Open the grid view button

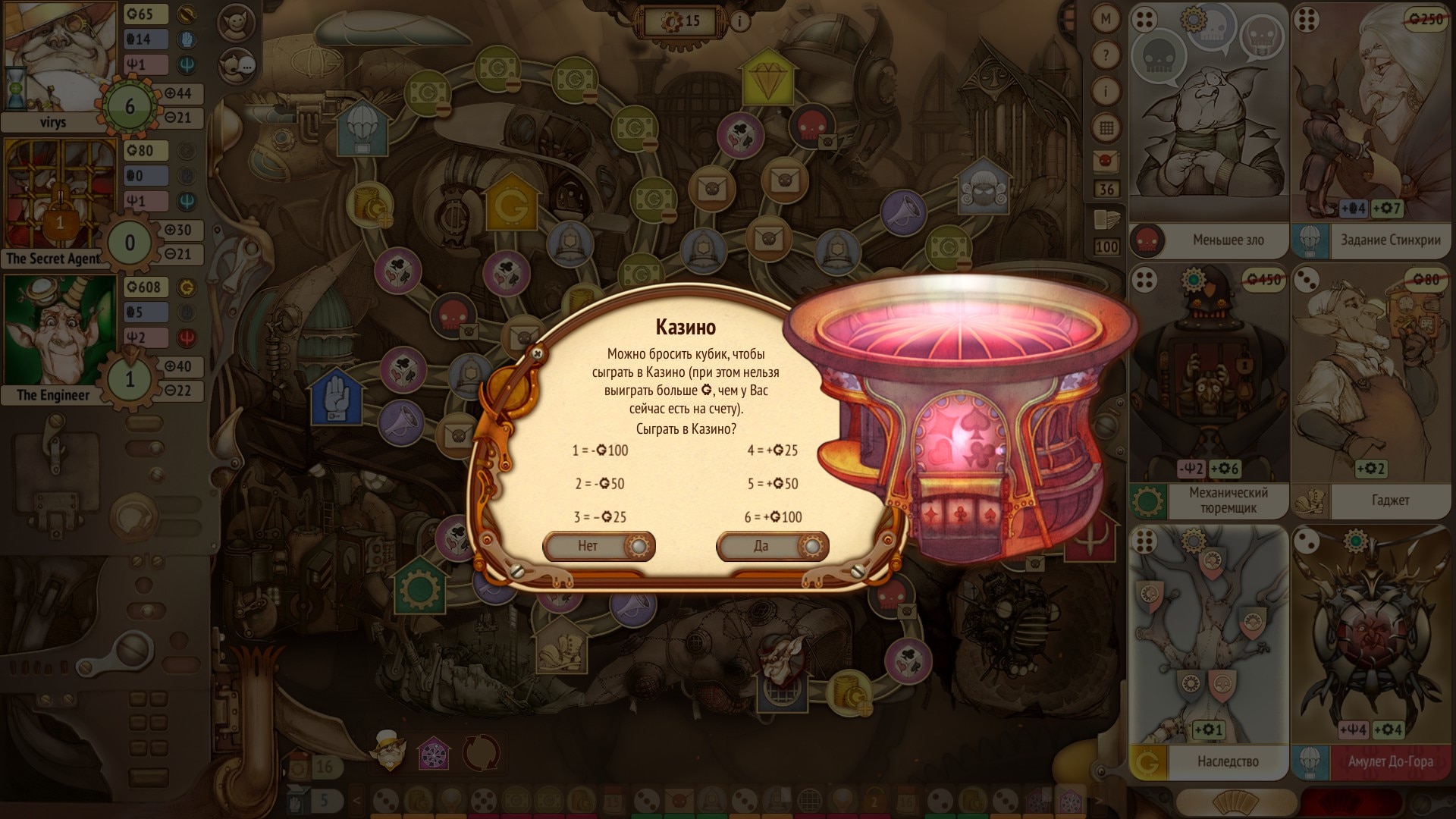coord(1106,127)
